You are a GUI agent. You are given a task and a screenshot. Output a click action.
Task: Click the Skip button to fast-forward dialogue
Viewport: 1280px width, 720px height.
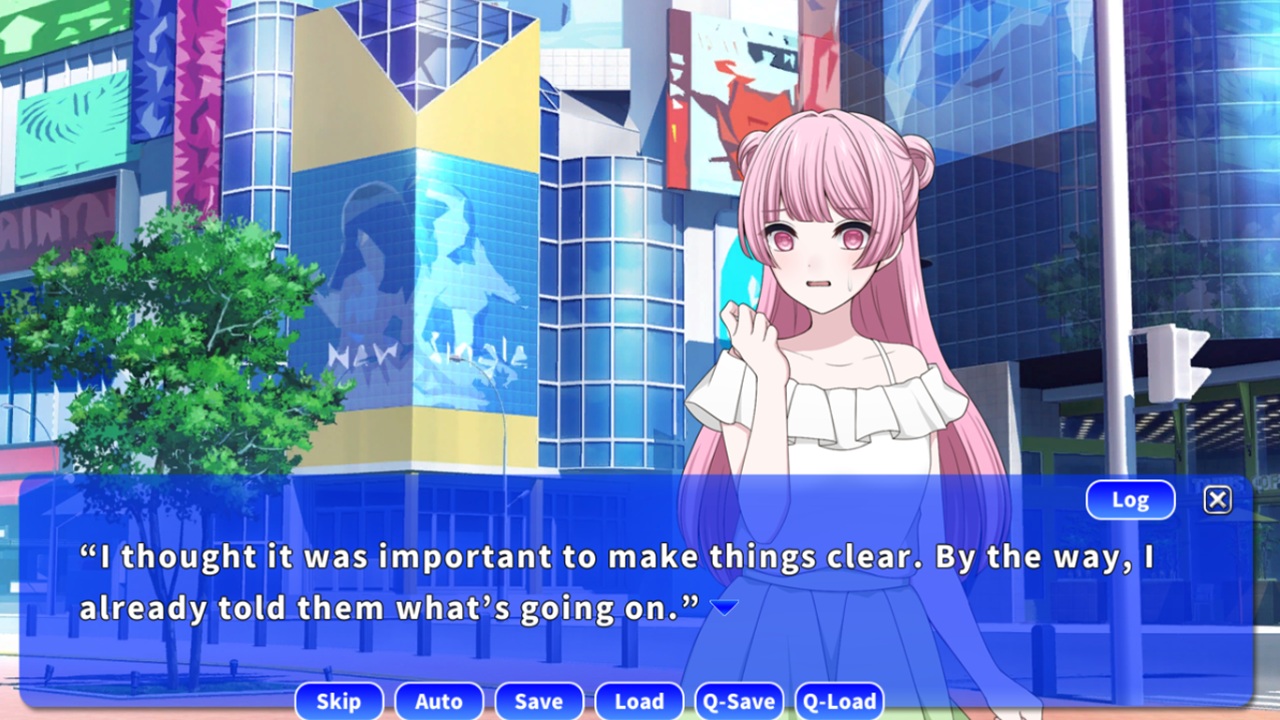coord(338,701)
